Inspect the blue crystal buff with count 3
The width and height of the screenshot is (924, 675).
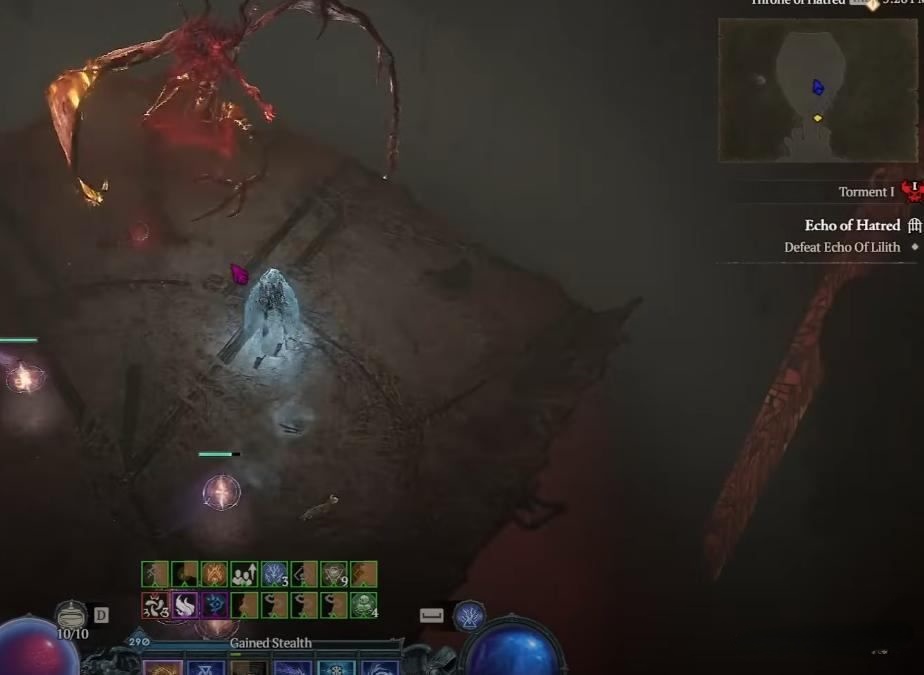(x=274, y=574)
